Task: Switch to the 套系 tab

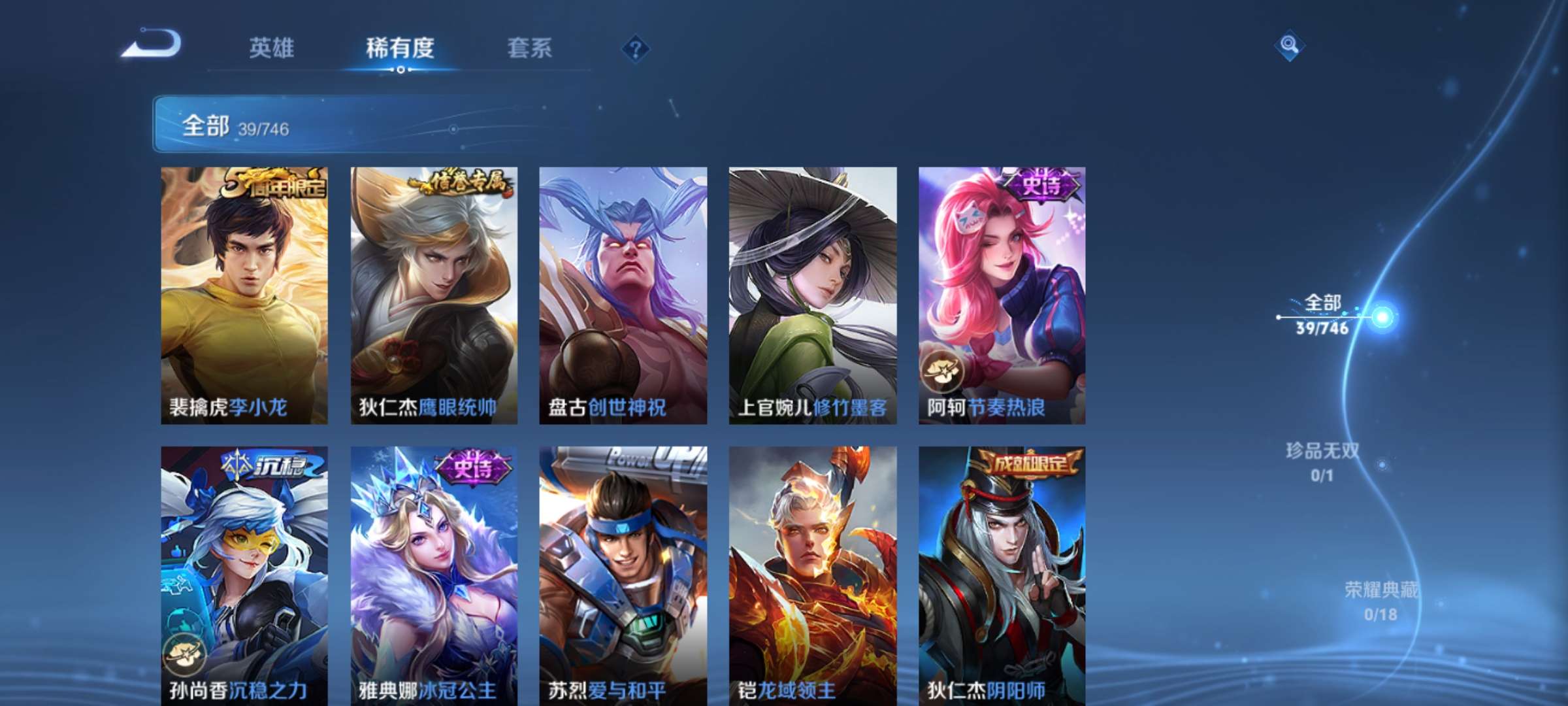Action: [531, 47]
